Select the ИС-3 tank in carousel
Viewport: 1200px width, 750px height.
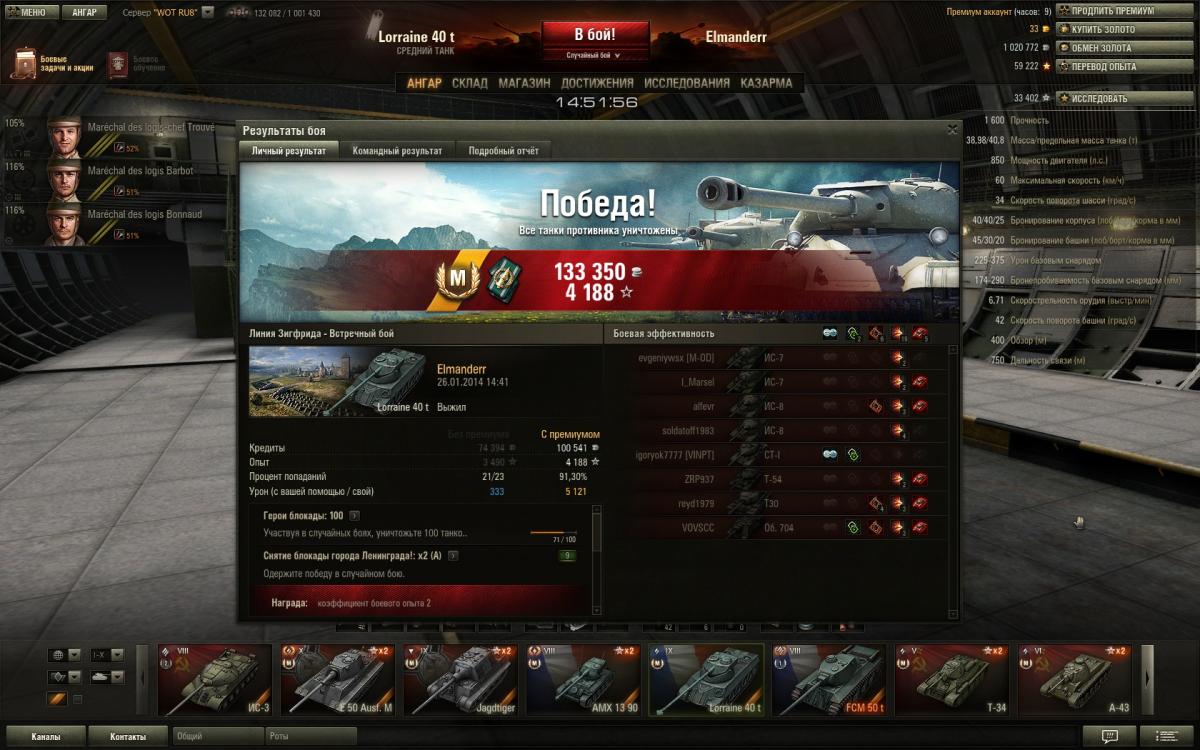coord(215,680)
